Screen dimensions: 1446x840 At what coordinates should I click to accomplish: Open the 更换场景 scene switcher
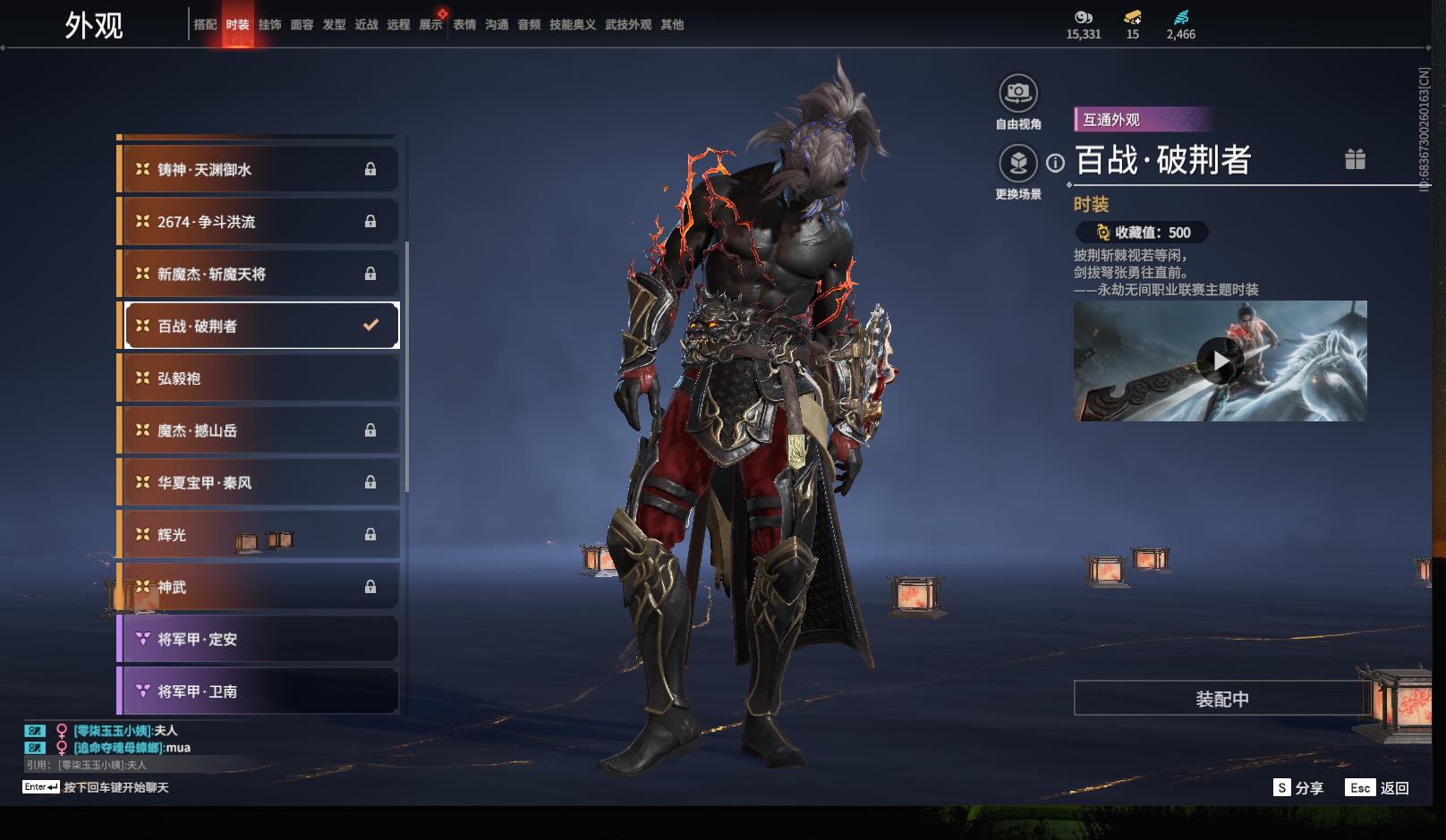point(1017,164)
